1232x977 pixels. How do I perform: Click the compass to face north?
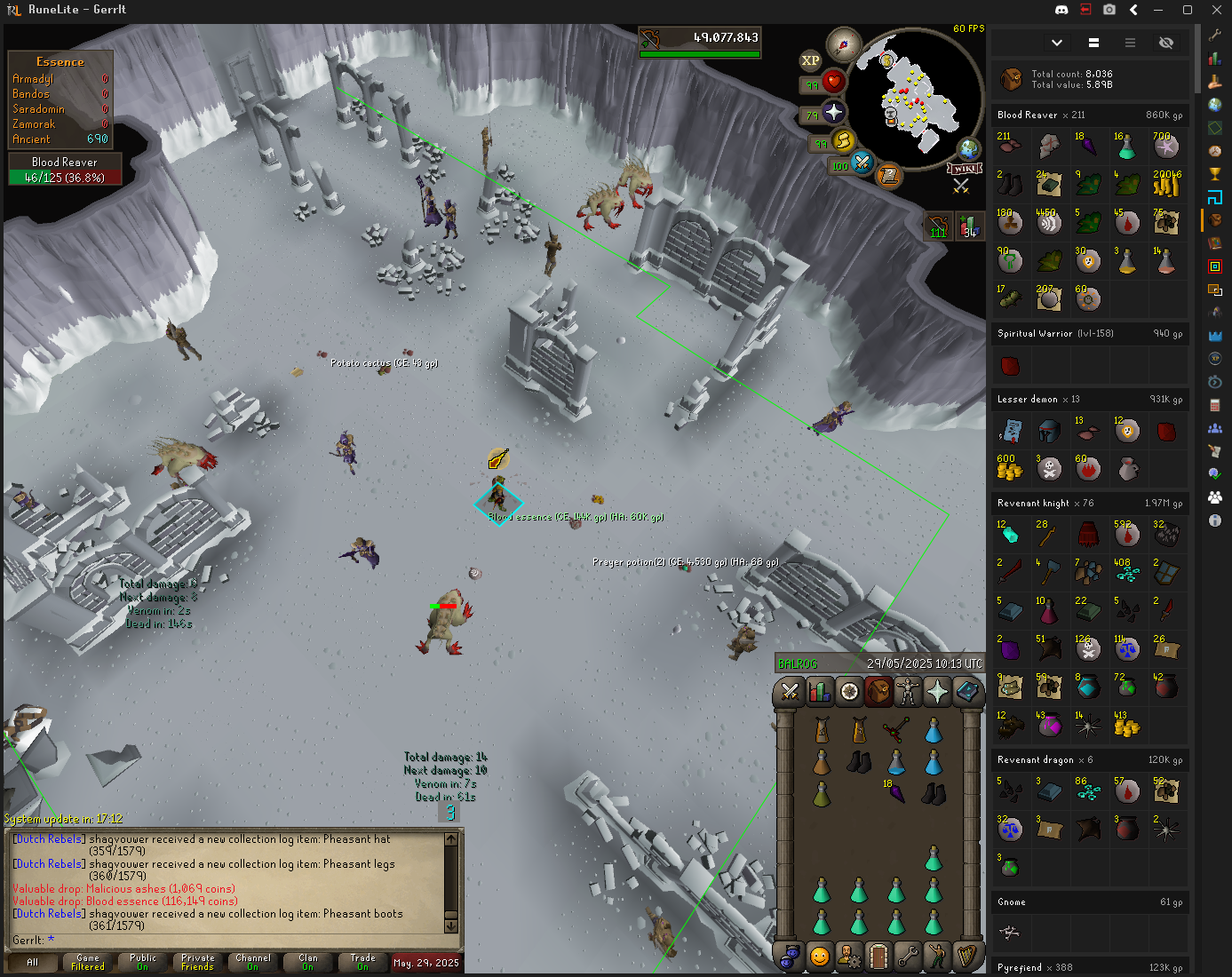click(x=843, y=43)
